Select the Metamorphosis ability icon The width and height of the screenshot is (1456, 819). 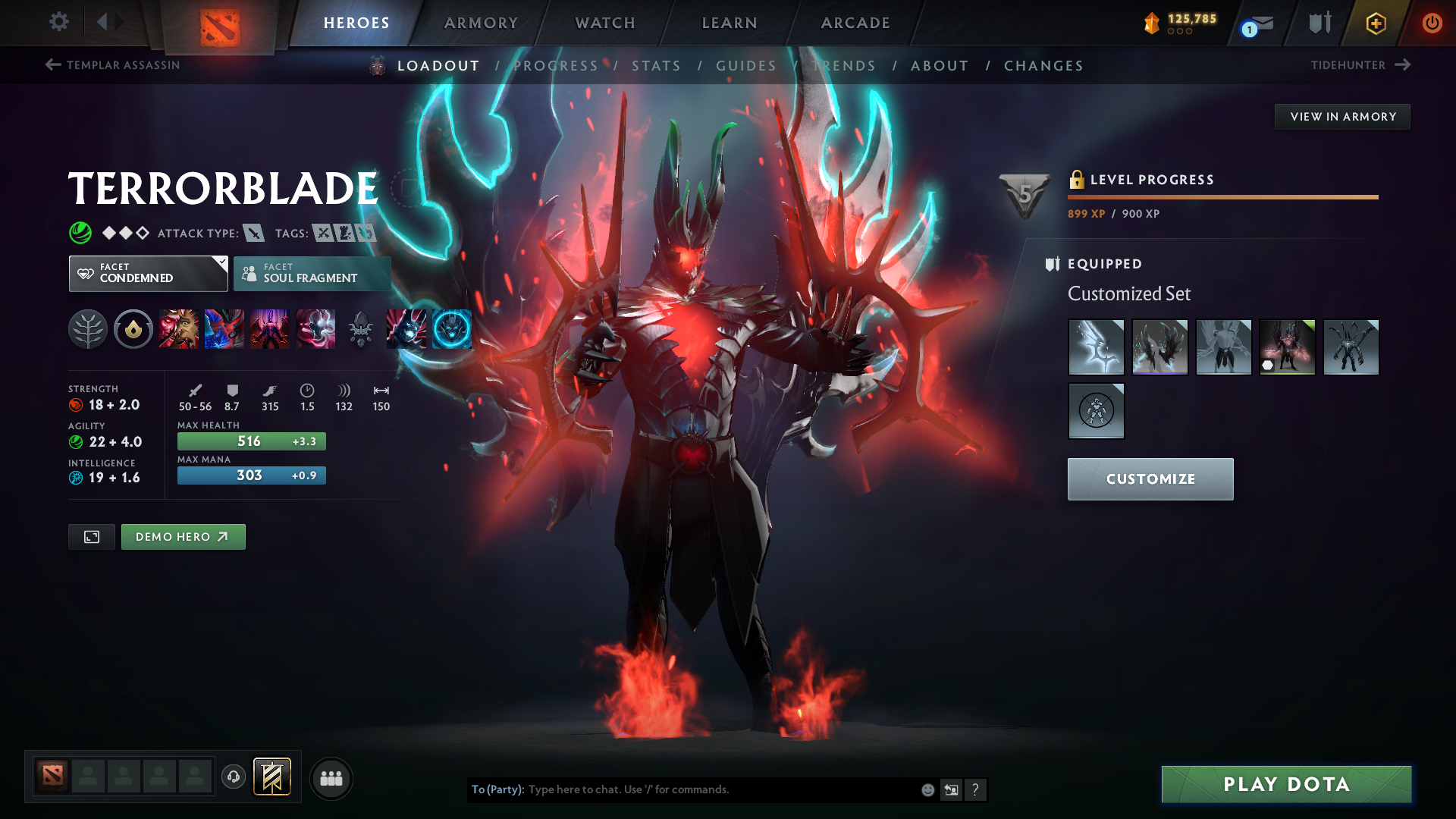click(270, 328)
